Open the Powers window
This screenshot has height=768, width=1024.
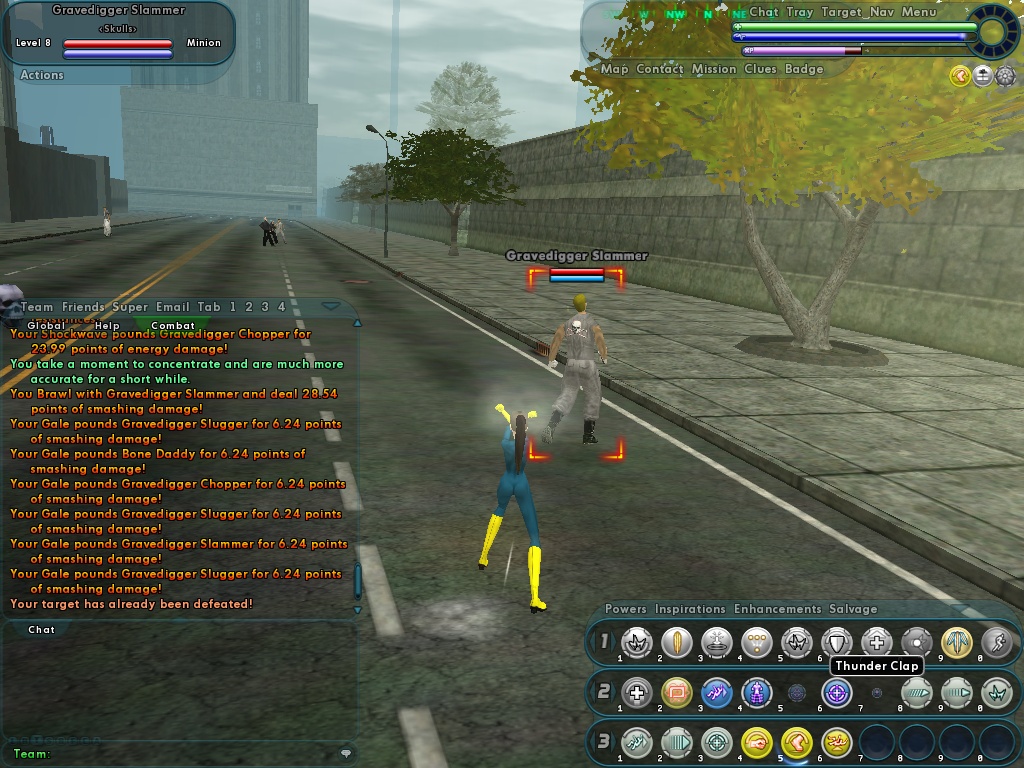pos(626,609)
